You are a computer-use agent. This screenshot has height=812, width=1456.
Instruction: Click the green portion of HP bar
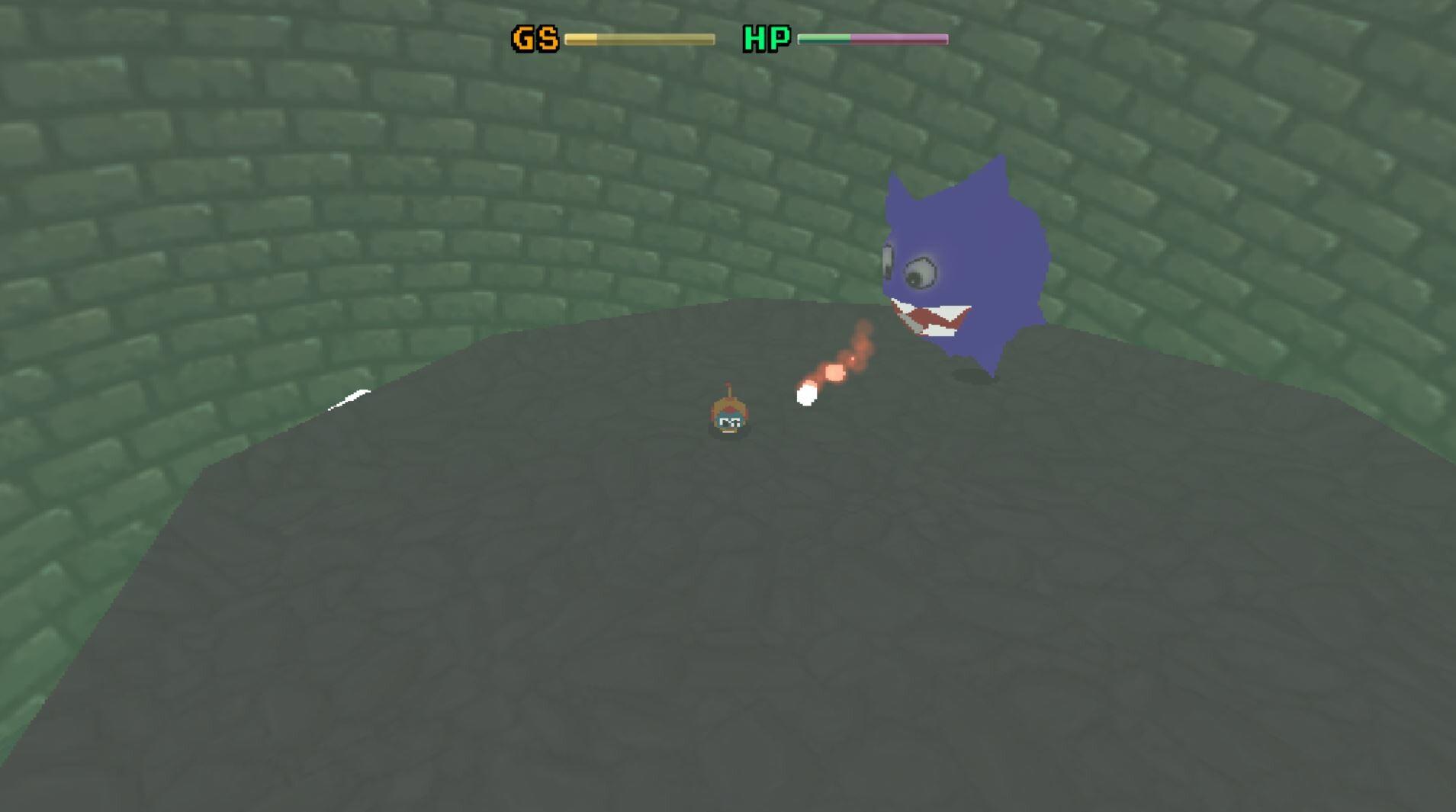(x=824, y=37)
